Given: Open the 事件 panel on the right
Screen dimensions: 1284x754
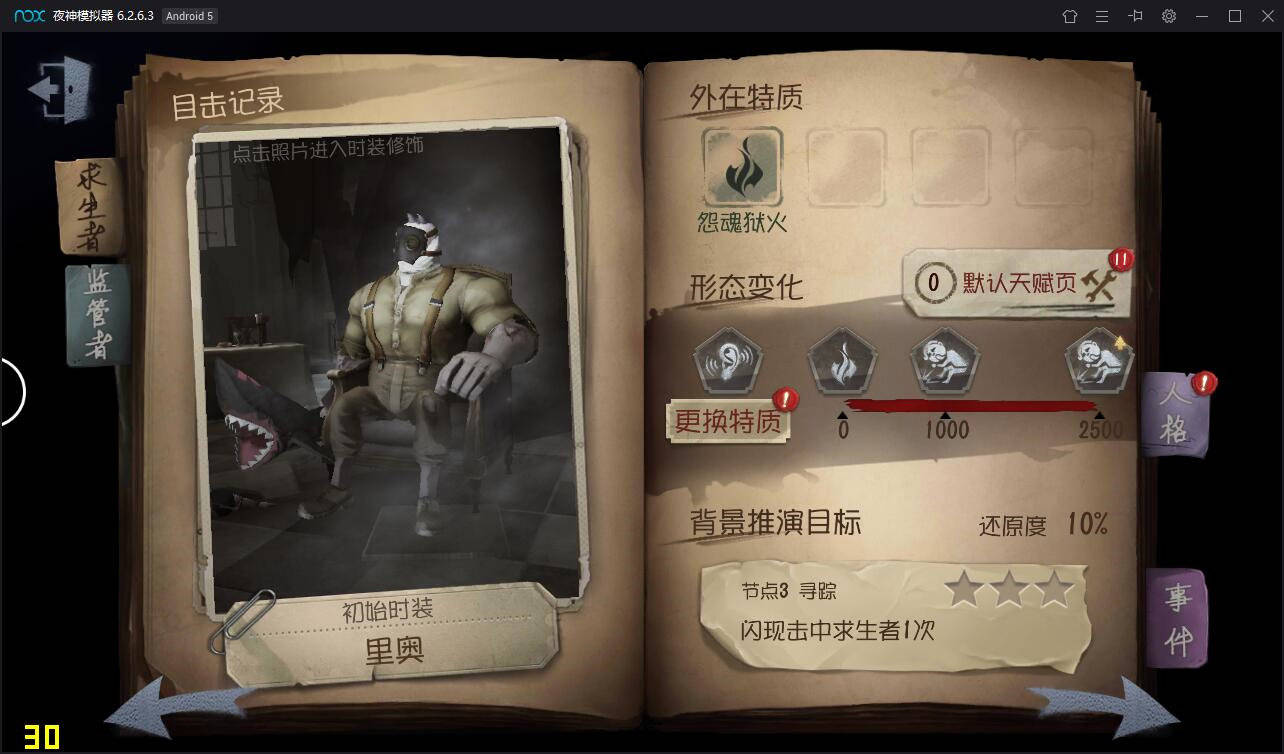Looking at the screenshot, I should coord(1175,617).
